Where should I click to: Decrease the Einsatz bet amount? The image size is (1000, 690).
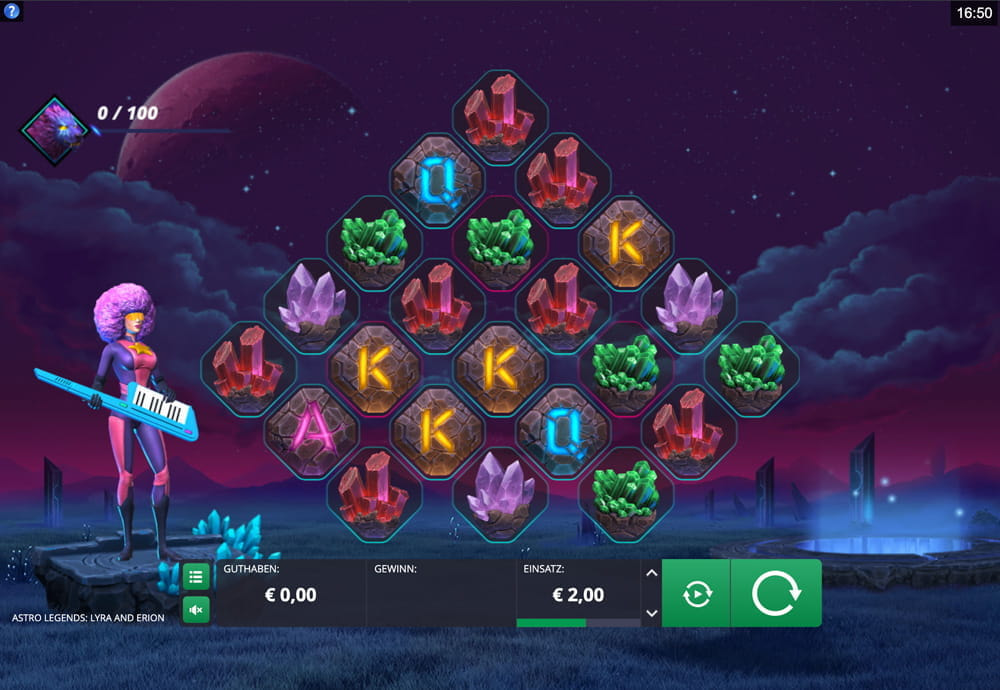pyautogui.click(x=651, y=613)
